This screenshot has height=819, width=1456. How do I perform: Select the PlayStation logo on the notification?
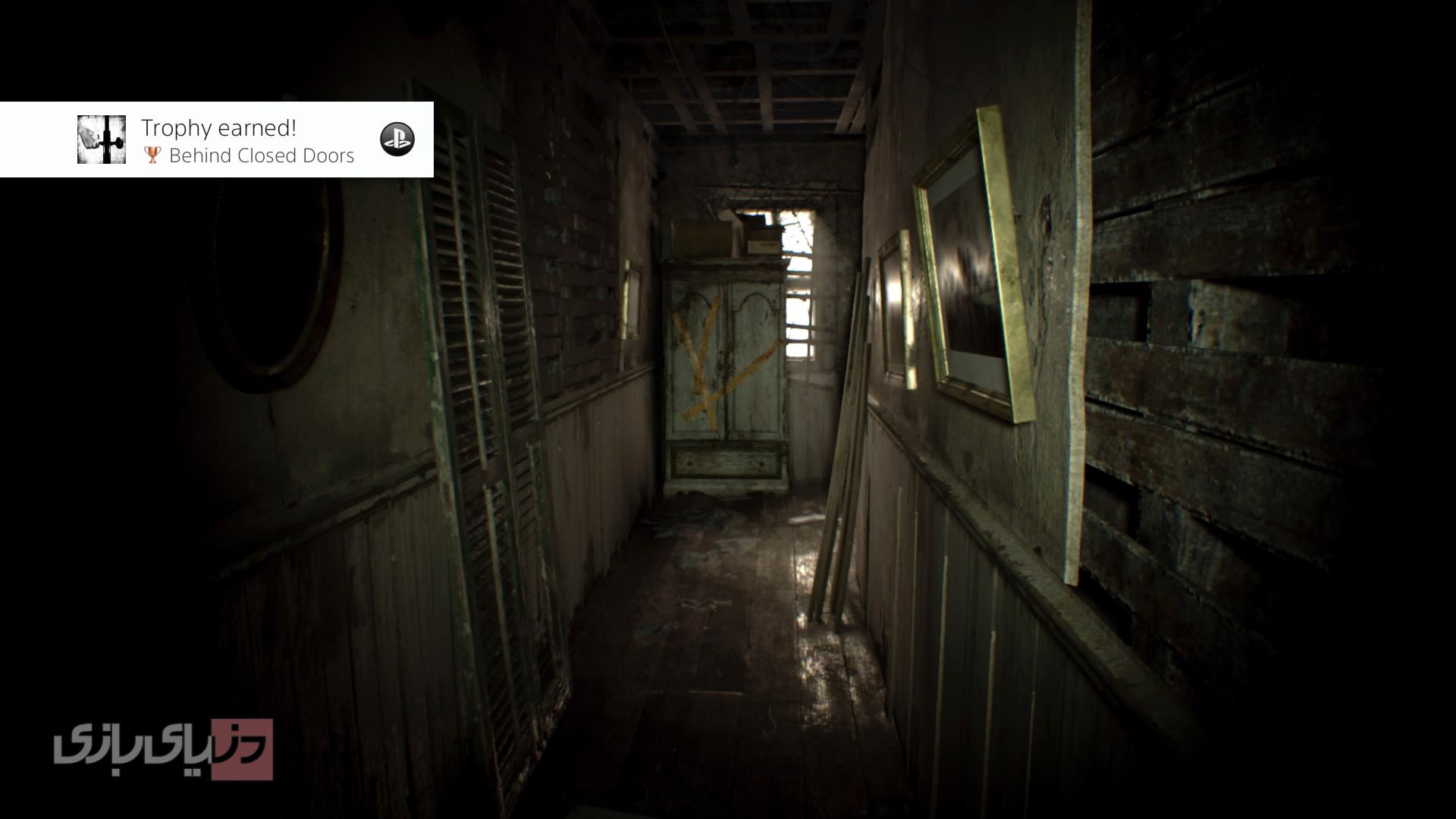397,140
